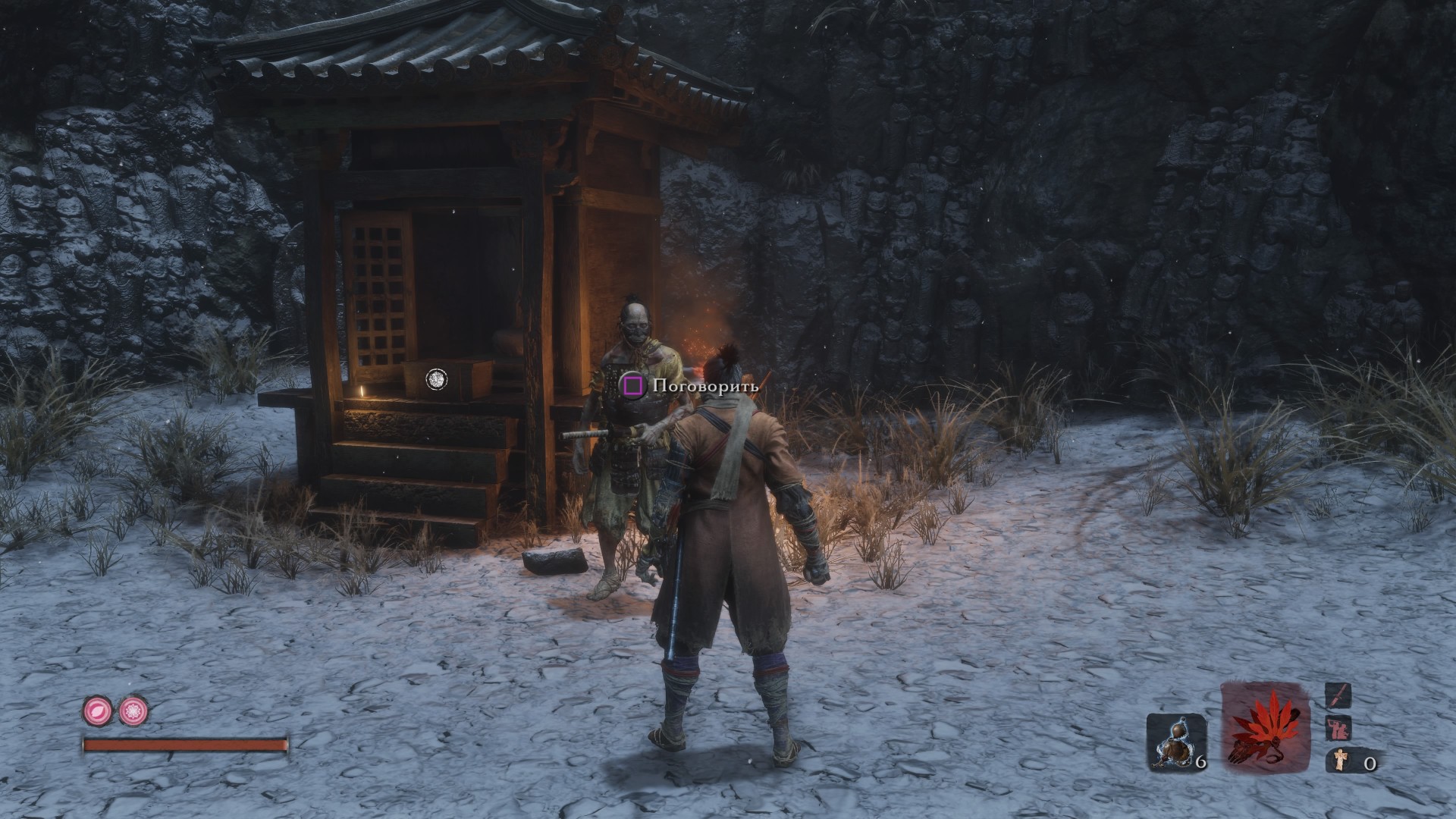
Task: Click the spirit emblem paper doll icon
Action: tap(1338, 761)
